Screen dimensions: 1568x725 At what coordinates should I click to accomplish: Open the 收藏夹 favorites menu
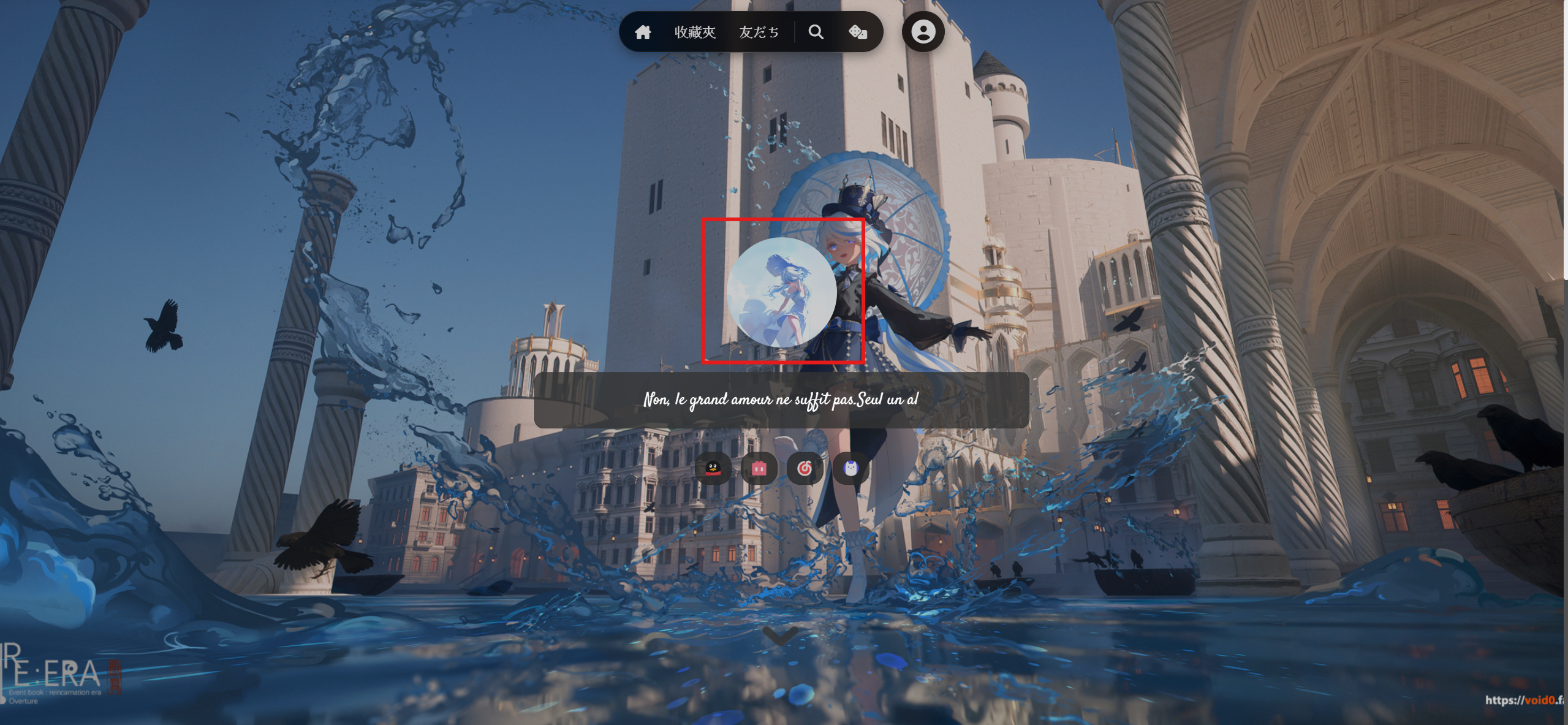point(695,32)
